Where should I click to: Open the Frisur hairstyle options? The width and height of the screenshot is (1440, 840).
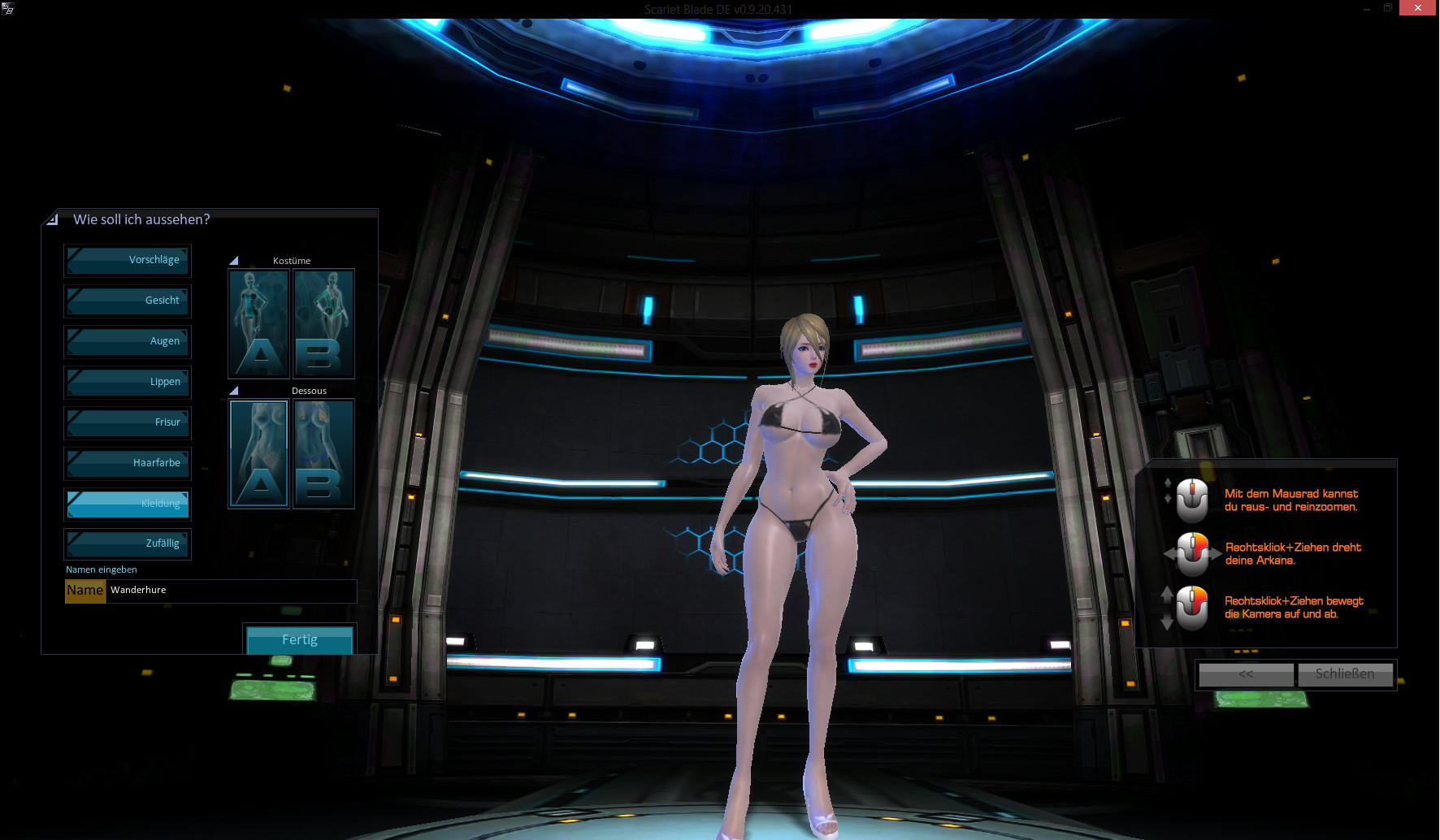(128, 423)
